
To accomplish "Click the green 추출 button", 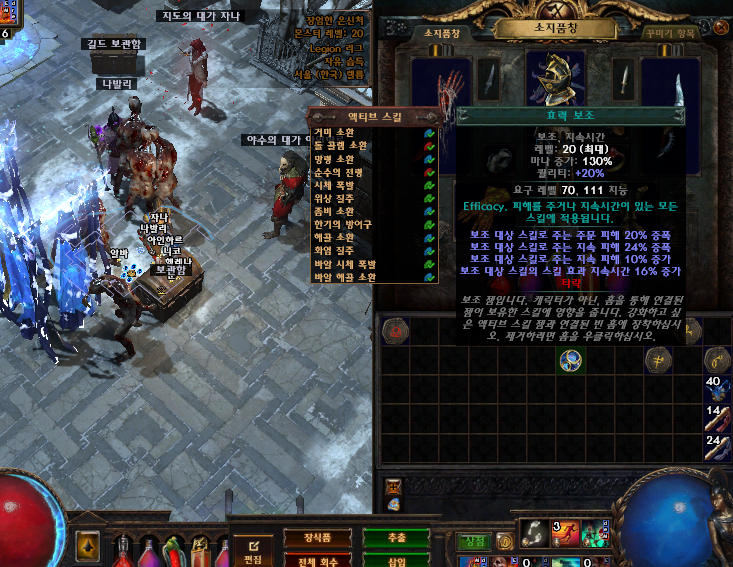I will [x=396, y=538].
